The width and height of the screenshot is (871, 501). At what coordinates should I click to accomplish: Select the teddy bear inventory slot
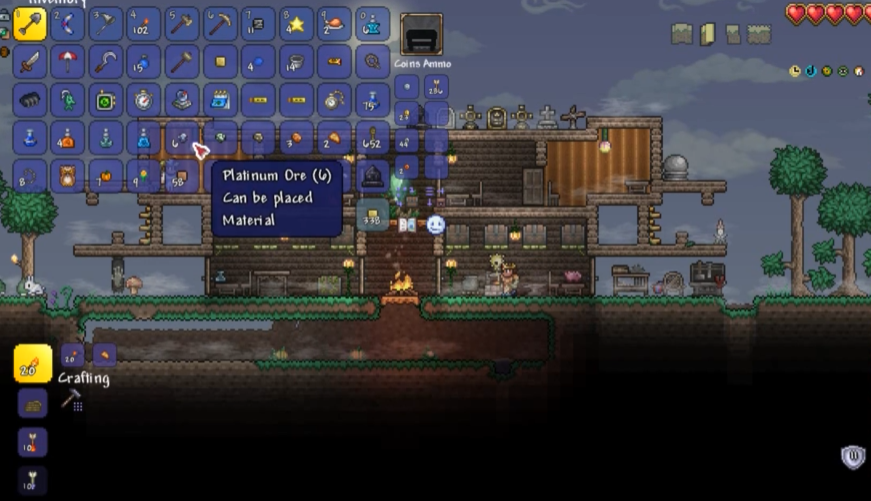click(68, 176)
